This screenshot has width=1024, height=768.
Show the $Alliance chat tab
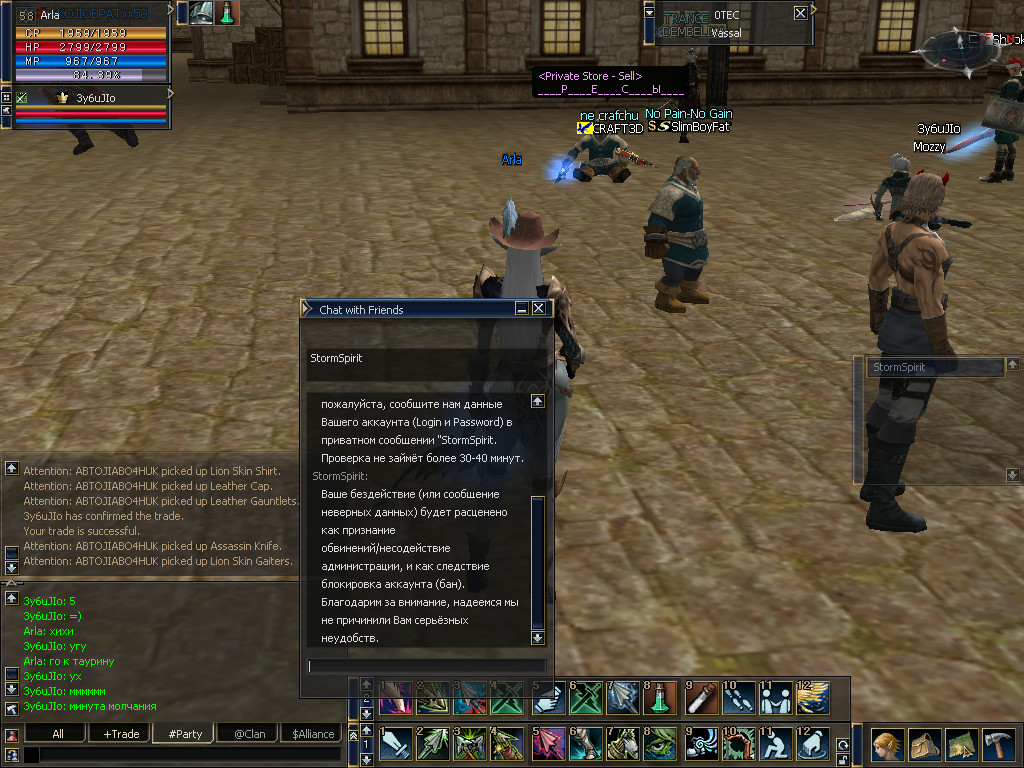click(x=313, y=733)
